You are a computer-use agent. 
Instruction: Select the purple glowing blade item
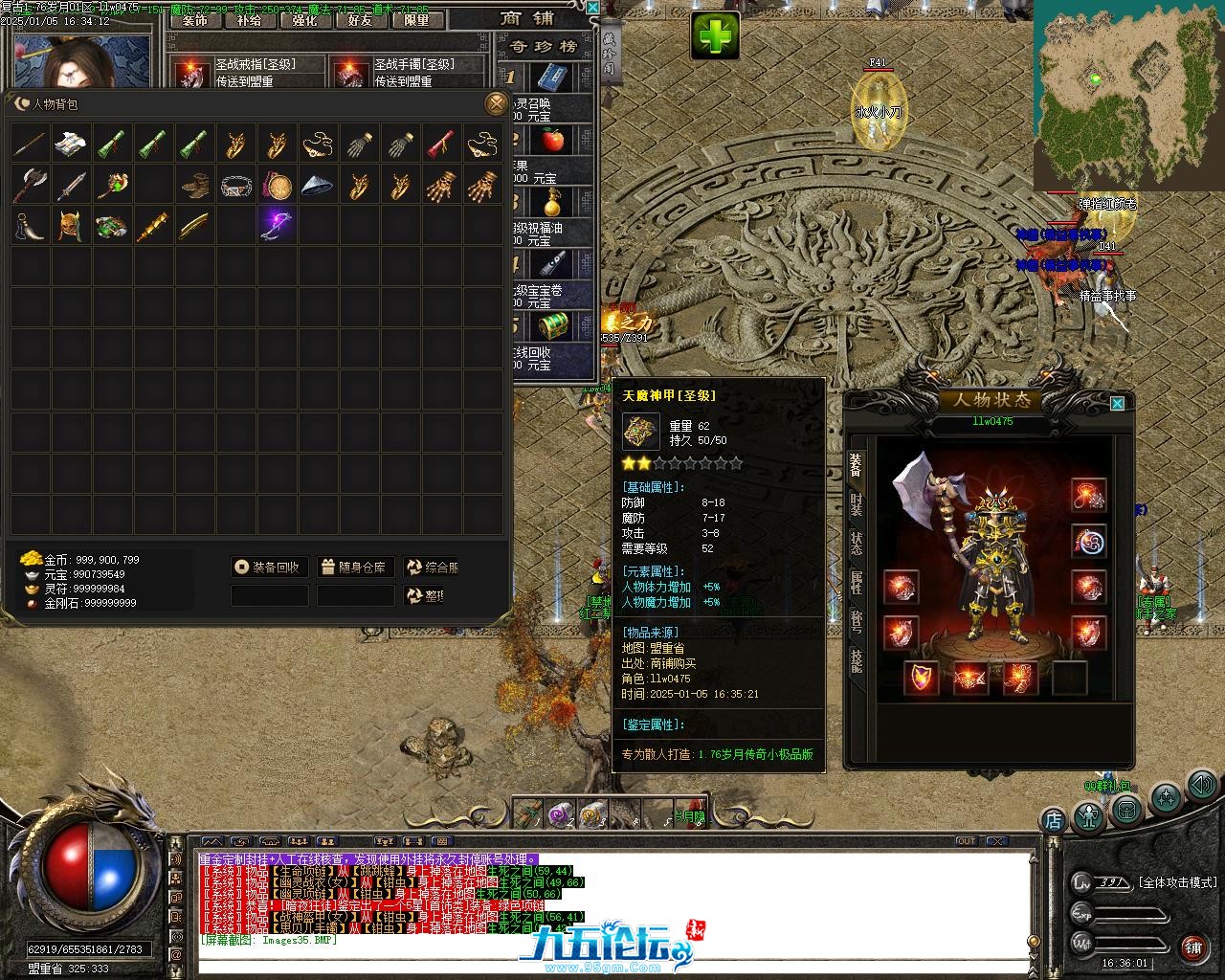pyautogui.click(x=276, y=226)
